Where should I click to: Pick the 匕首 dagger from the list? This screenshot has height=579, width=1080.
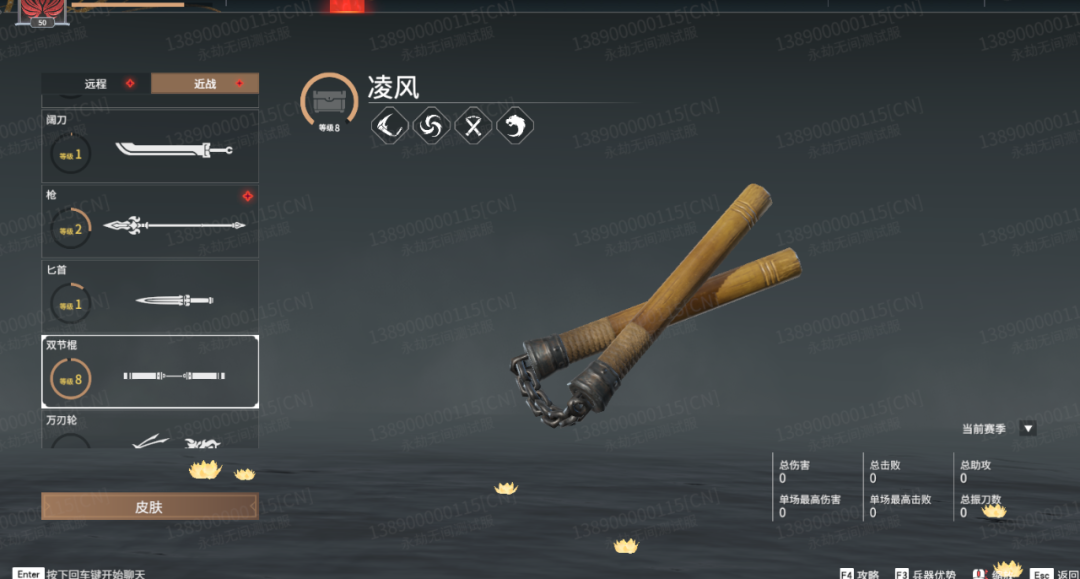pos(150,295)
